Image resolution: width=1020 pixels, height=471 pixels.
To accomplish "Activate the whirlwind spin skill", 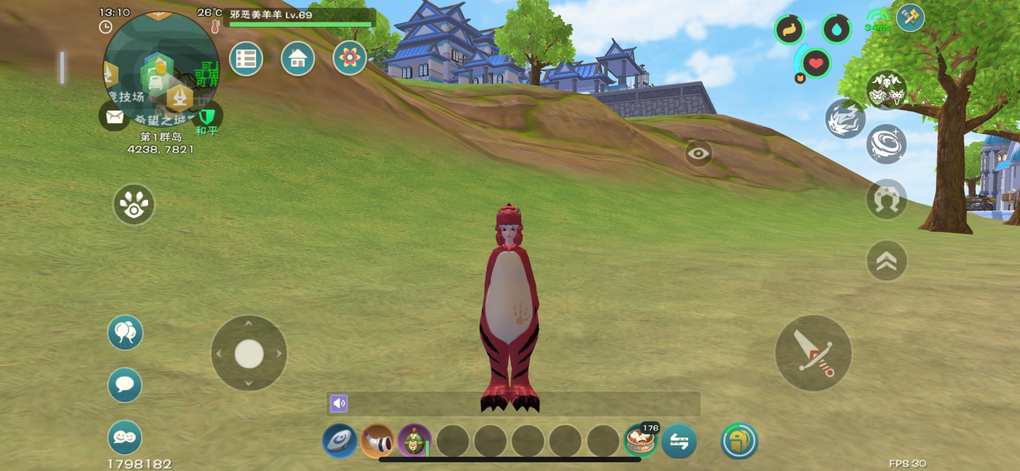I will coord(886,144).
